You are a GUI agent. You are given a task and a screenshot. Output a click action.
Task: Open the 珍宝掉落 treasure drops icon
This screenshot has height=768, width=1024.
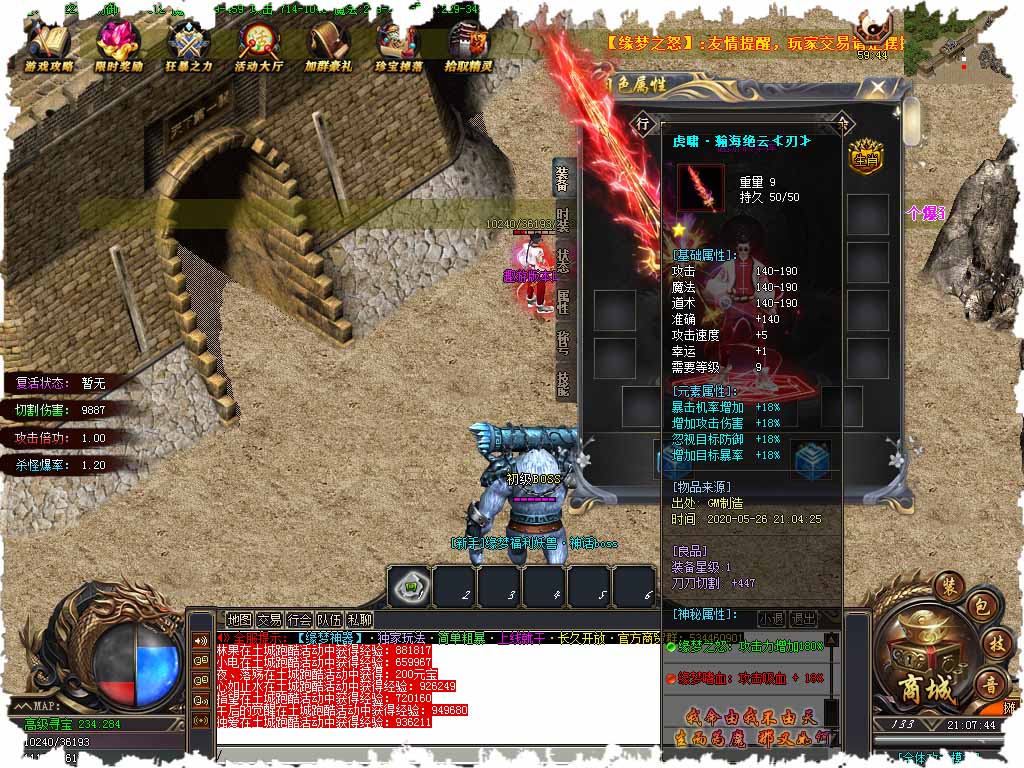399,45
